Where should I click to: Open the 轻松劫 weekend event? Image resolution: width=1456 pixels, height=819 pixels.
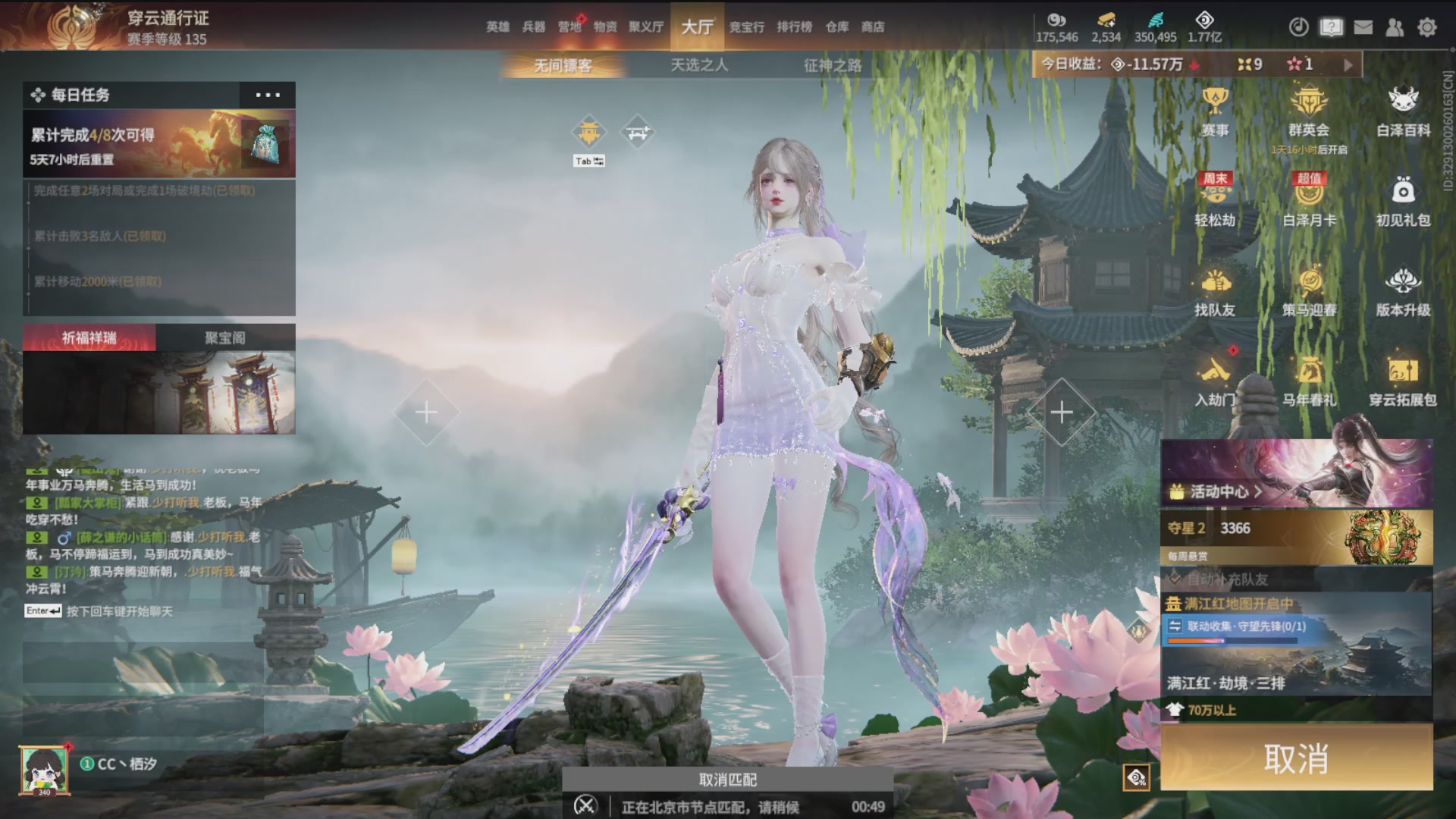tap(1216, 199)
